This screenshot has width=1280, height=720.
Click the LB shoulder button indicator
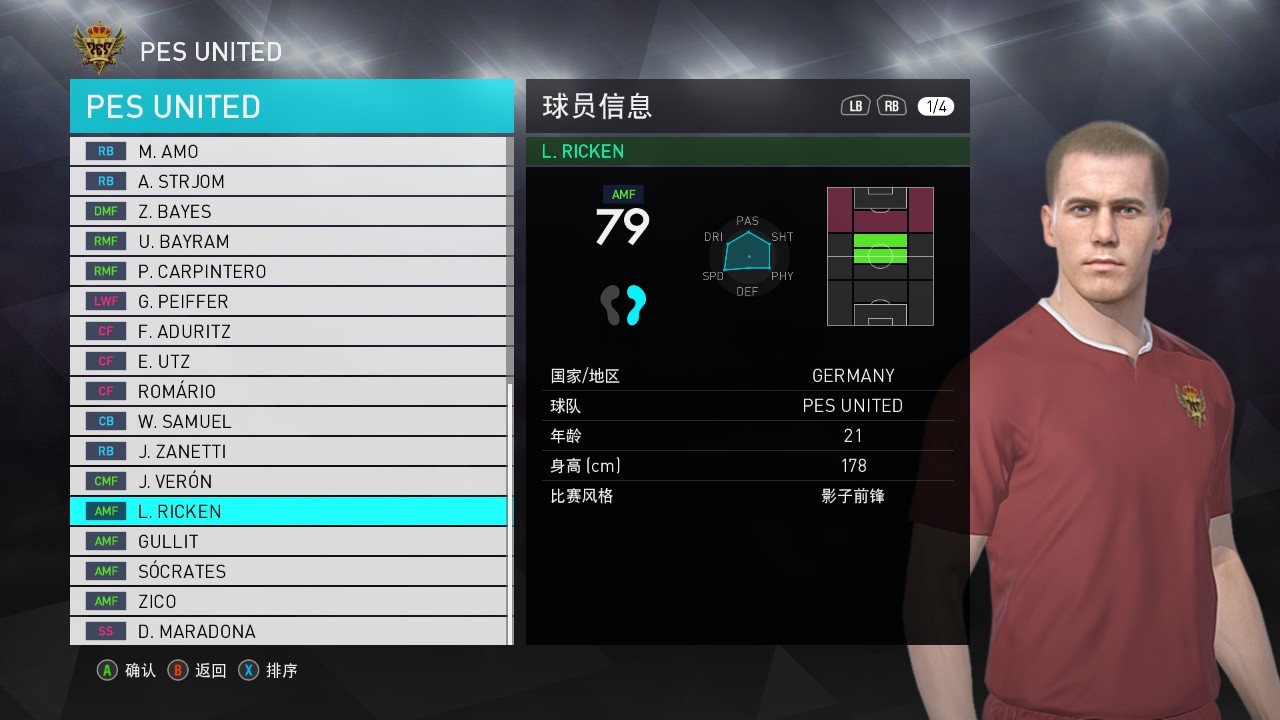[855, 104]
